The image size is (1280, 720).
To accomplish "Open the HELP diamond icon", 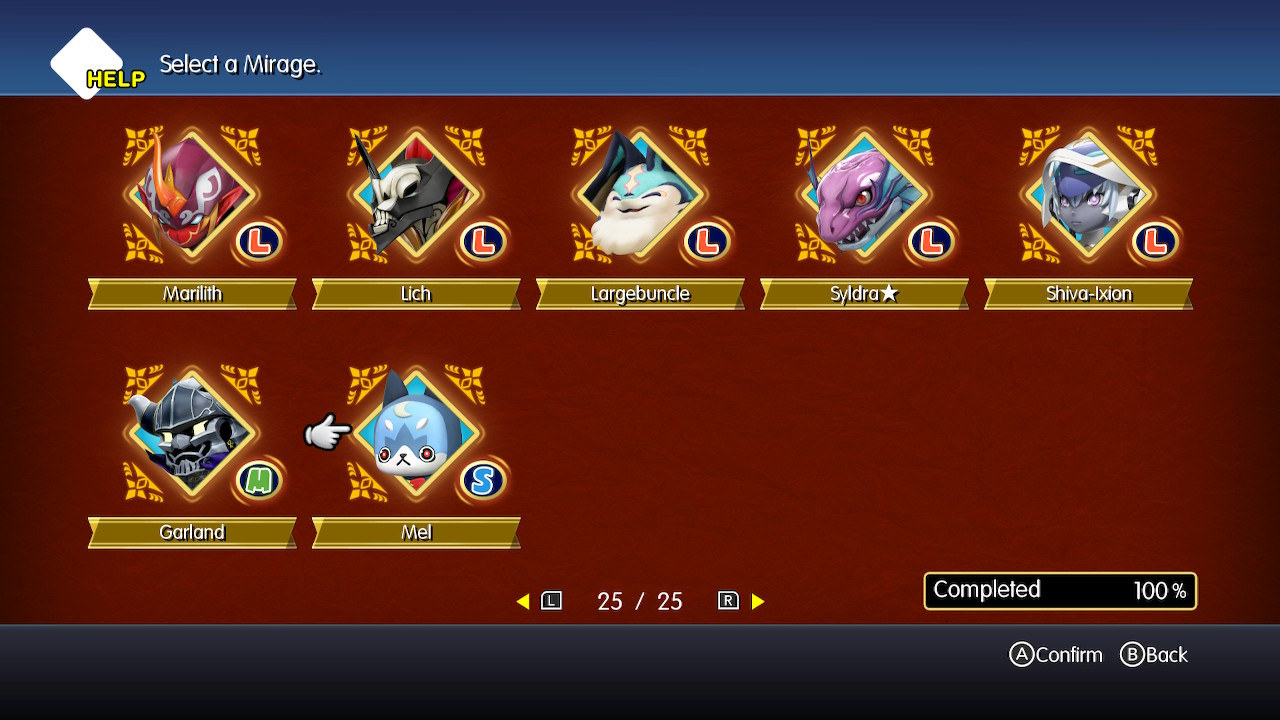I will pos(88,64).
